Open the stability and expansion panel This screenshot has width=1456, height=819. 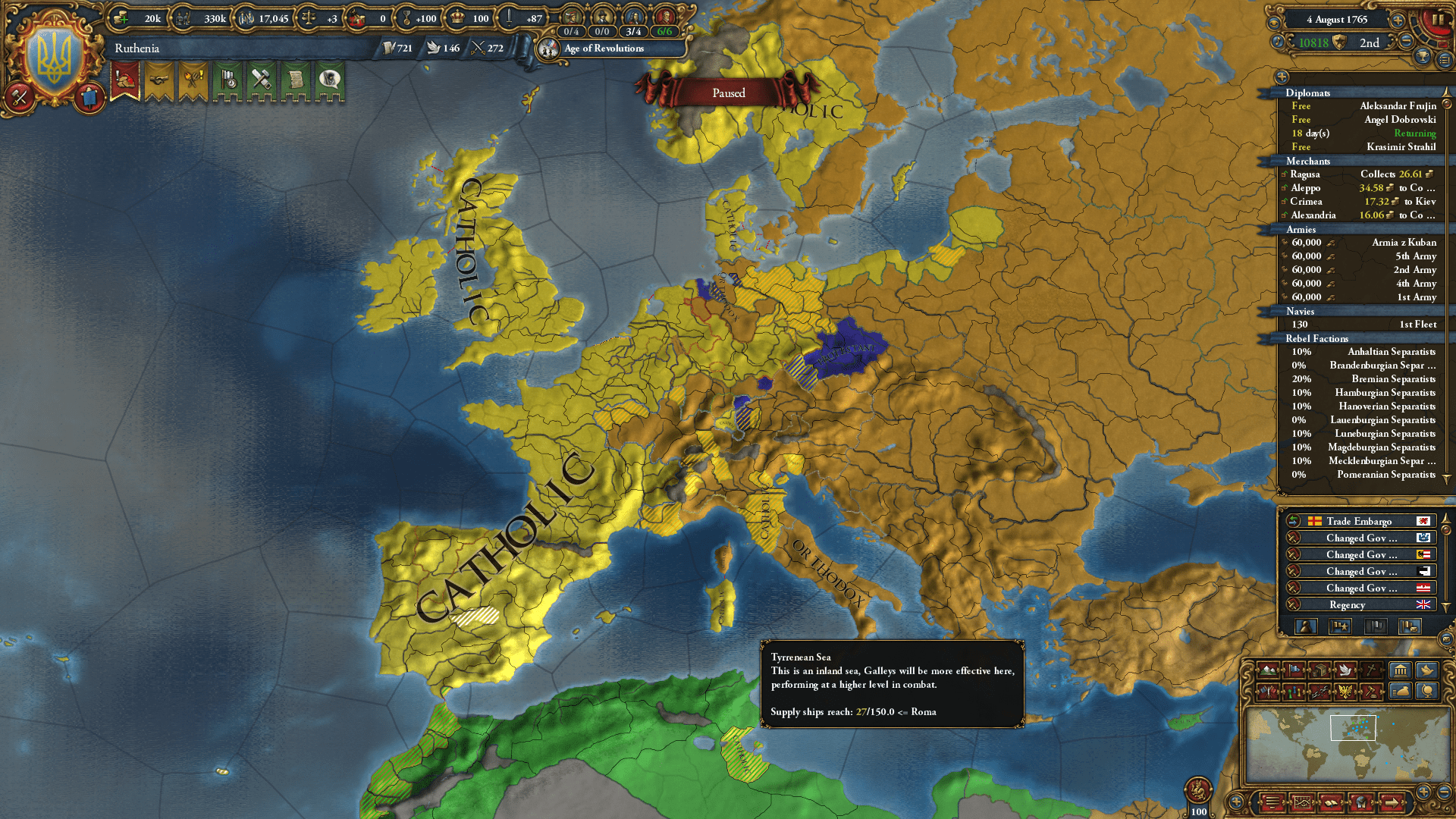tap(192, 83)
